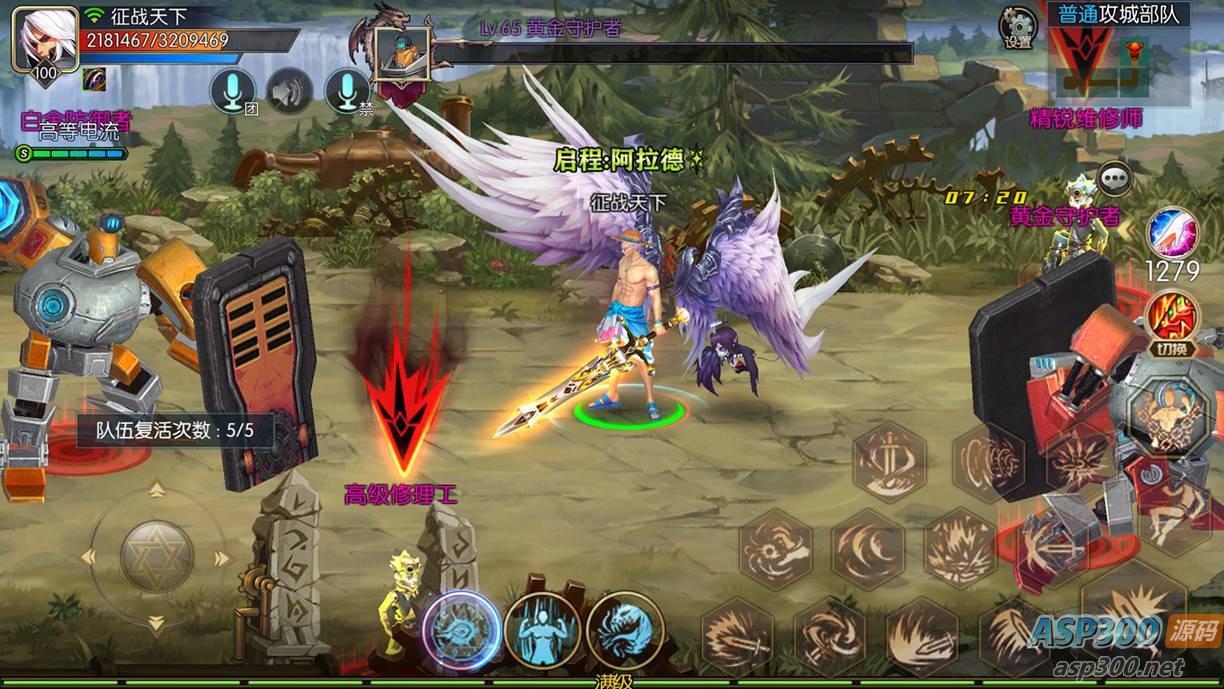This screenshot has height=689, width=1224.
Task: Open the 设置 gear settings button
Action: pos(1018,27)
